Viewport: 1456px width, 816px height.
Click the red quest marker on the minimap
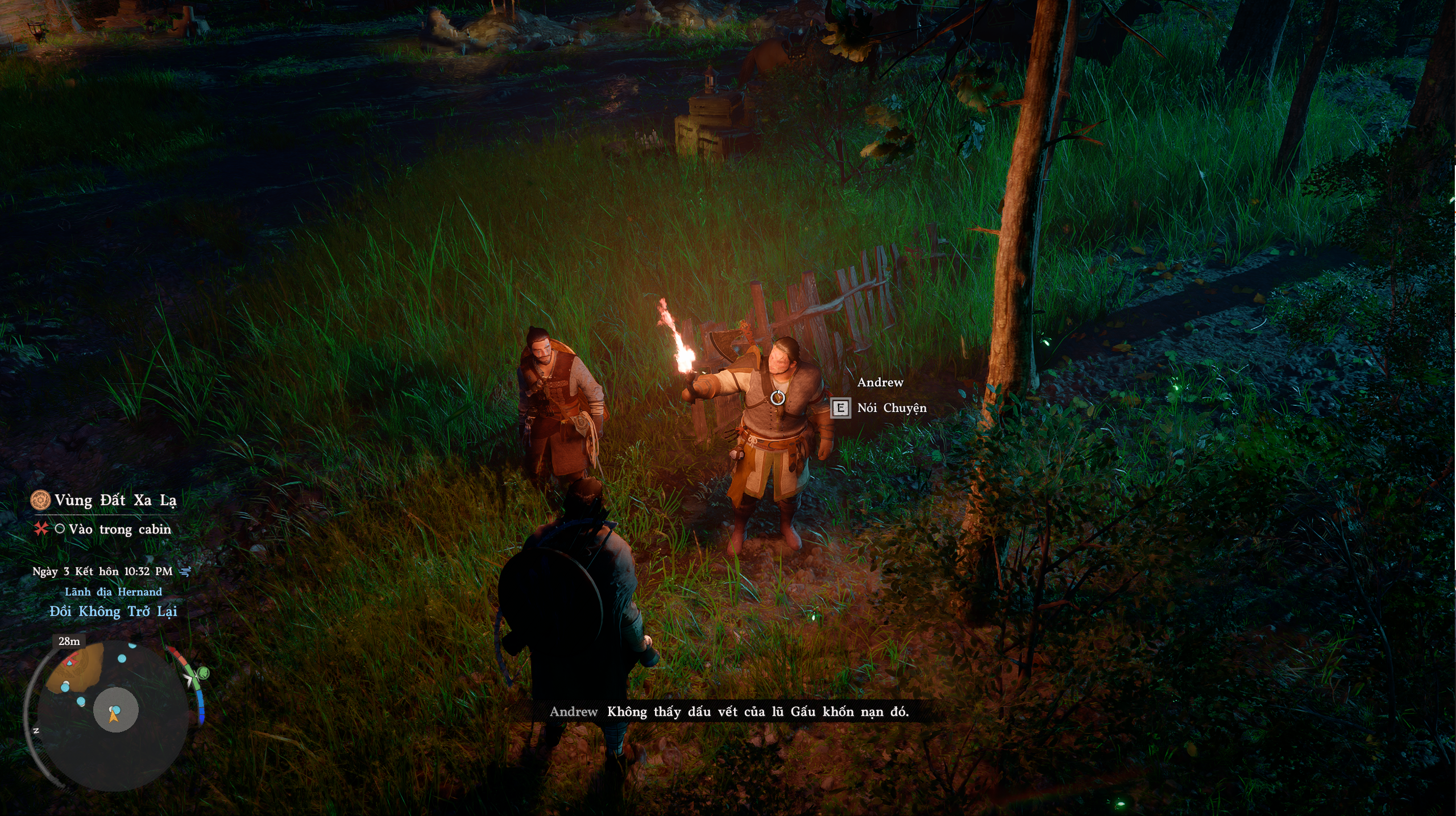(70, 660)
